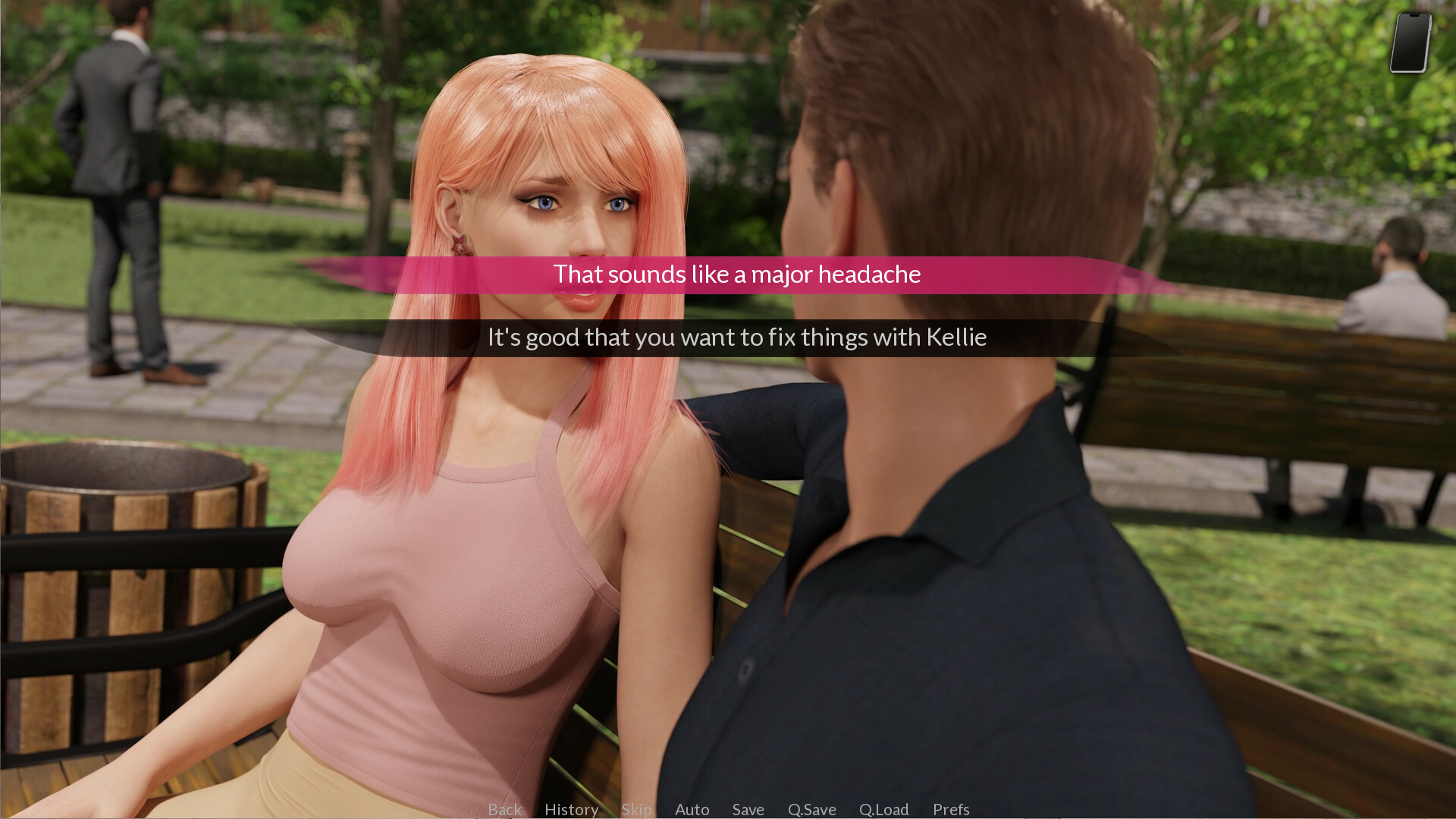Enable Auto mode for automatic text advance
Viewport: 1456px width, 819px height.
[692, 809]
